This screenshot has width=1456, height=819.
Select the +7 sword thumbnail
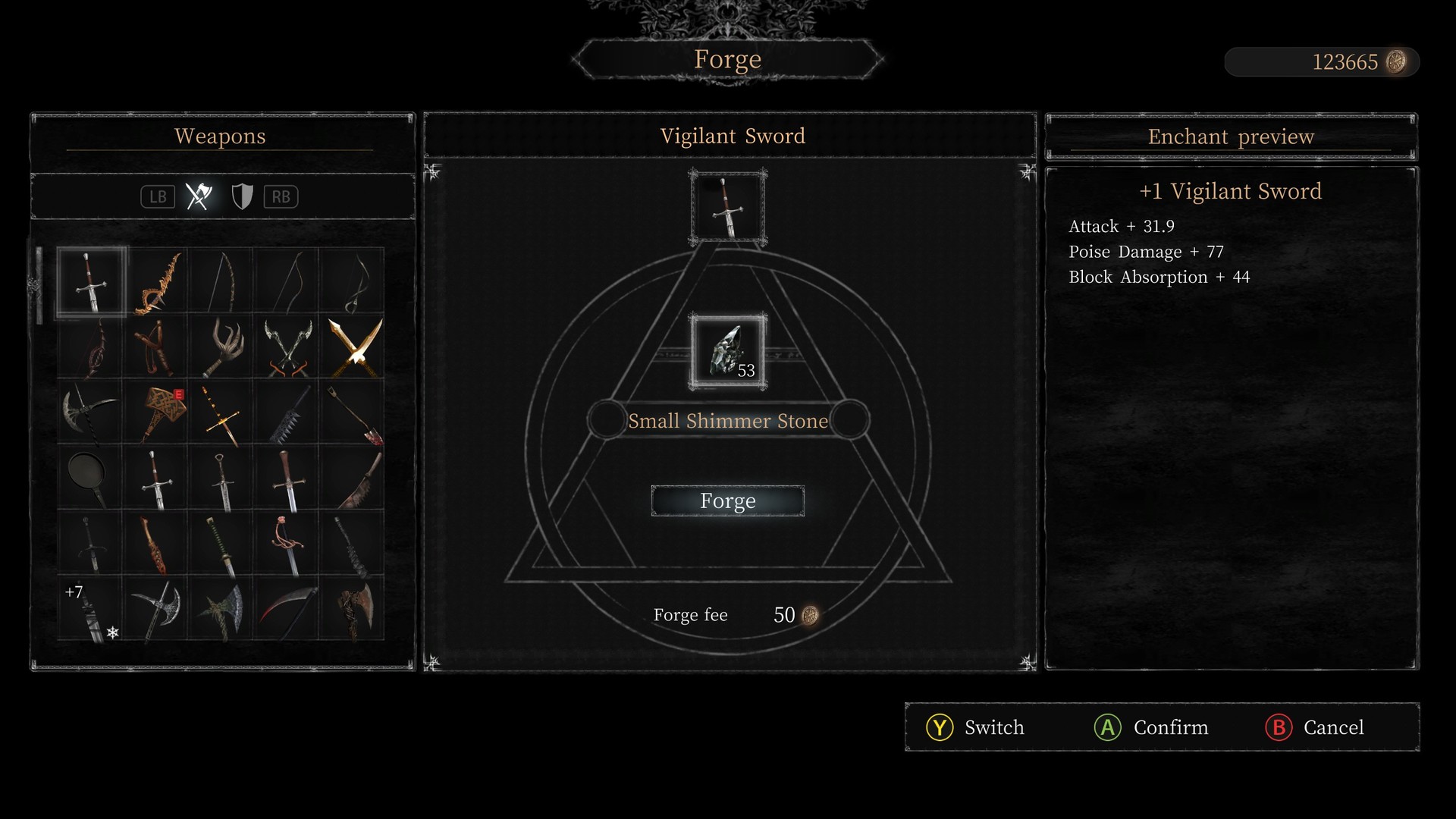tap(89, 607)
